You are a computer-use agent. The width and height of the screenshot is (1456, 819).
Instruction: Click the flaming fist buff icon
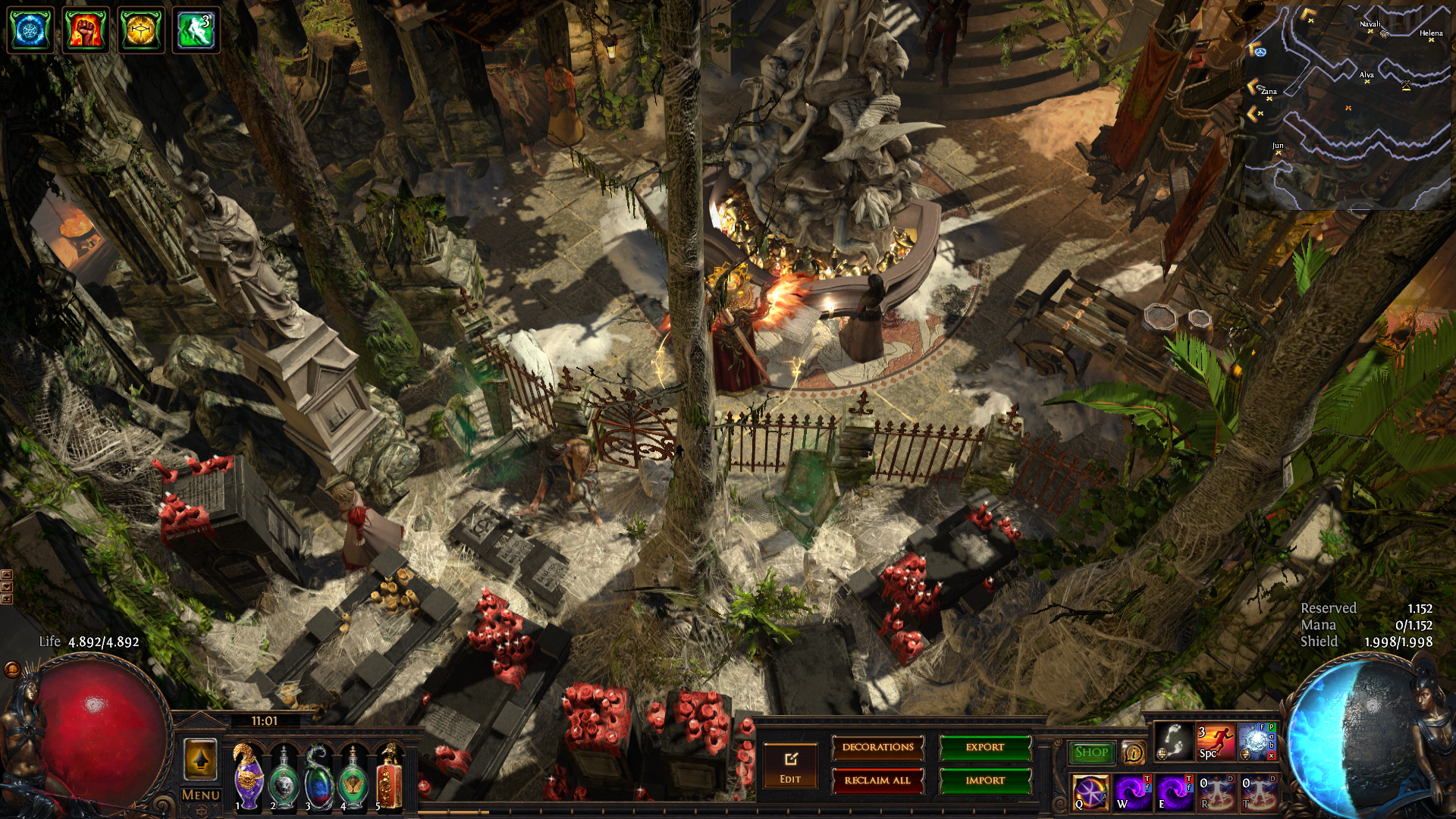(x=86, y=30)
